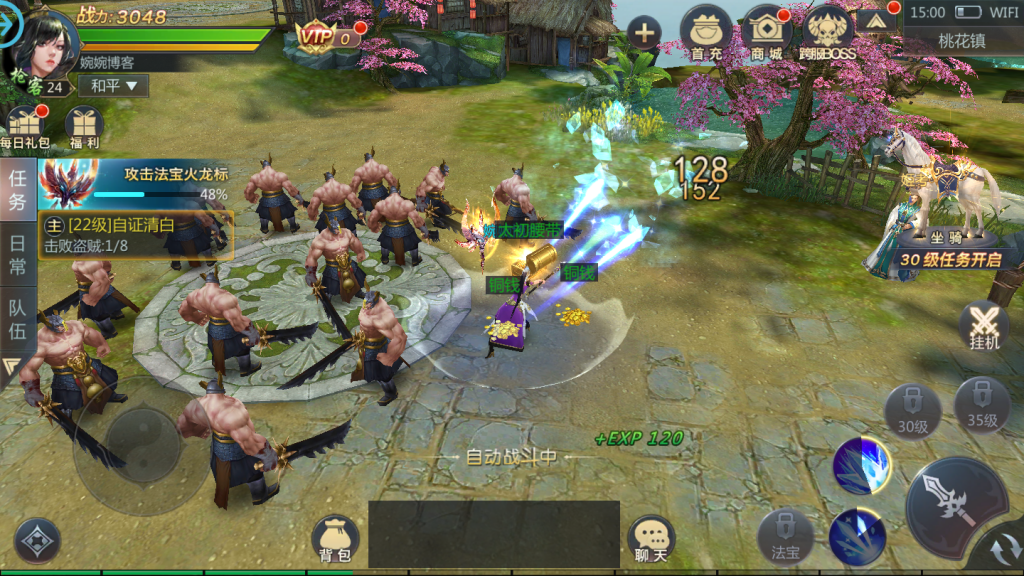Screen dimensions: 1024x576
Task: Open the 福利 welfare rewards
Action: click(x=85, y=128)
